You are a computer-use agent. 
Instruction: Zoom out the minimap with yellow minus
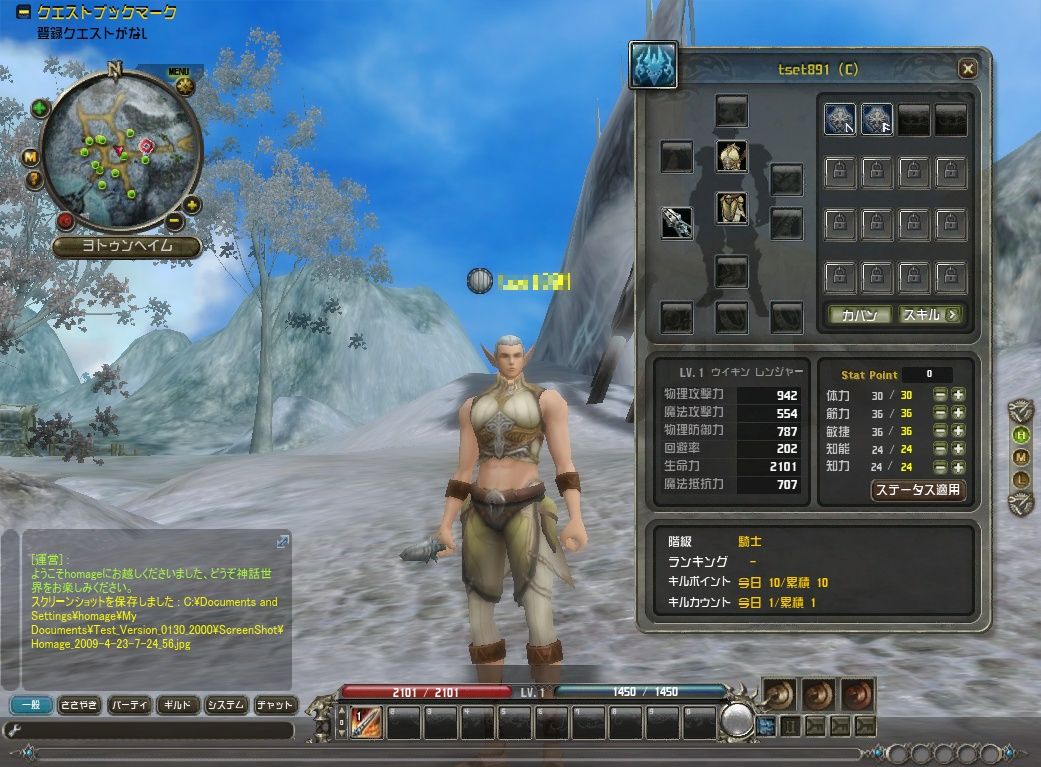(174, 221)
